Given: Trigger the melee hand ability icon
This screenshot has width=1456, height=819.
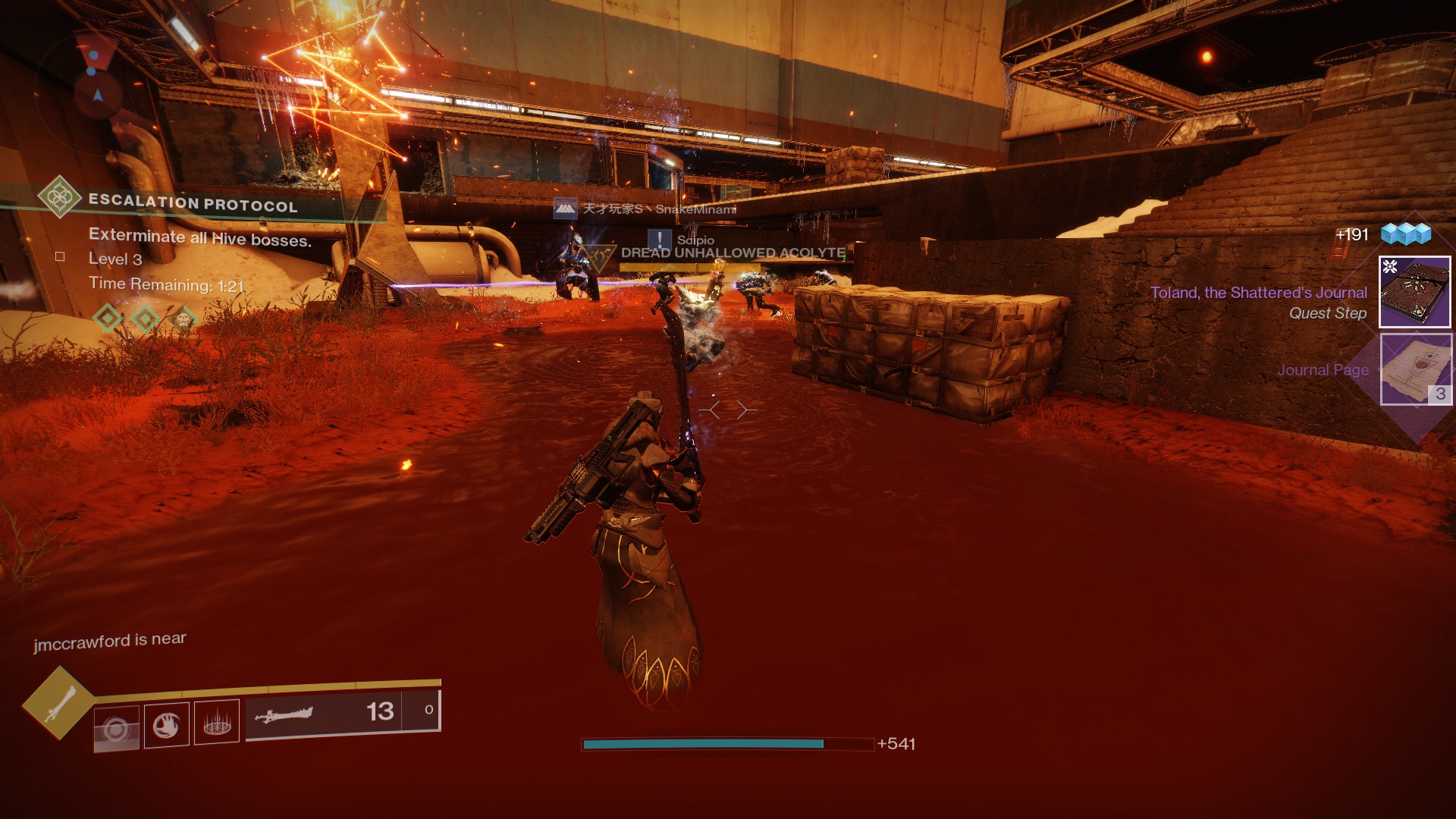Looking at the screenshot, I should pyautogui.click(x=166, y=725).
